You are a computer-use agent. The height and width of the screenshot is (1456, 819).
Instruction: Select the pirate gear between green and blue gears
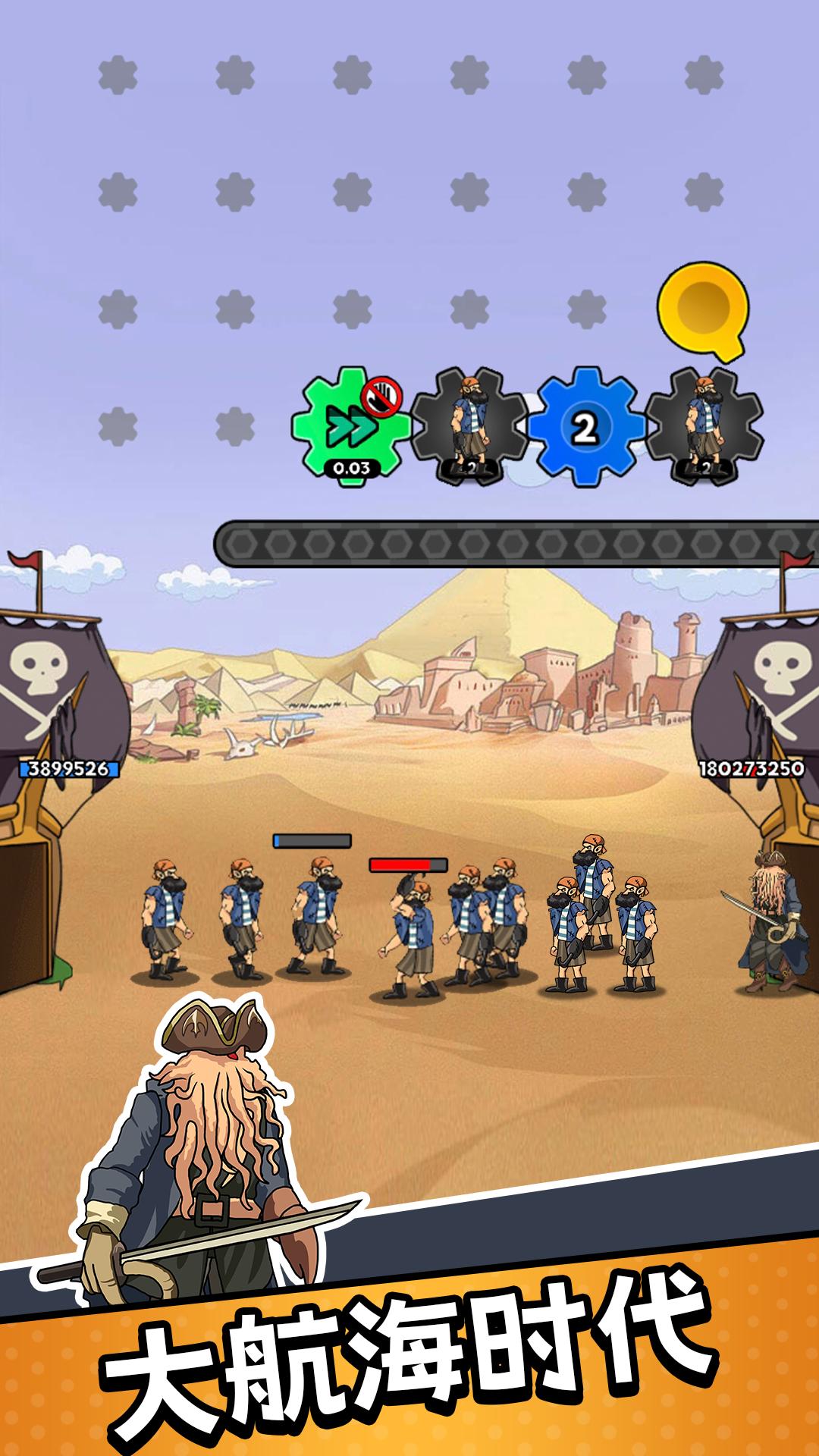[468, 427]
